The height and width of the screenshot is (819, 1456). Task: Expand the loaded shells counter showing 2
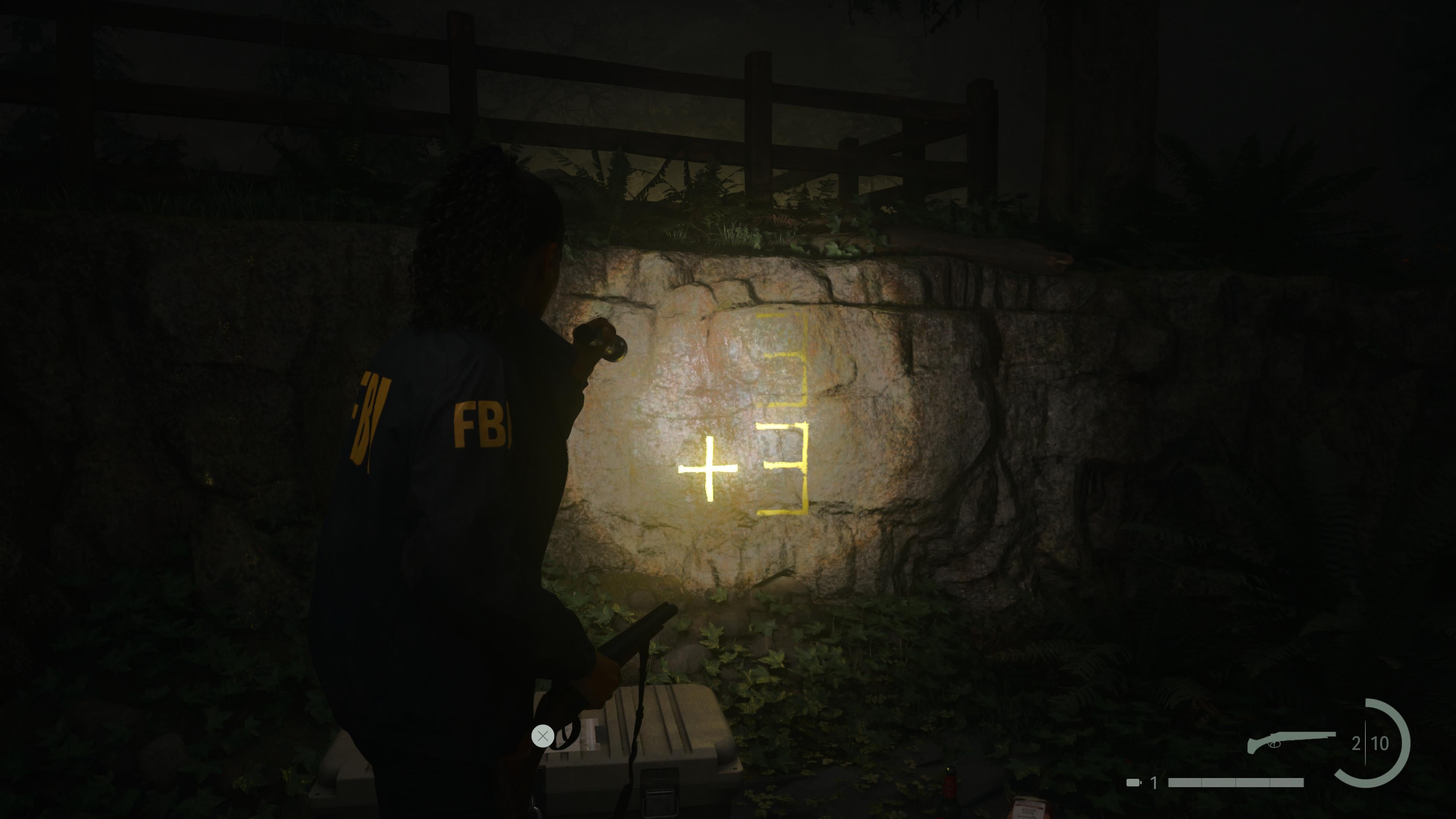(1356, 744)
